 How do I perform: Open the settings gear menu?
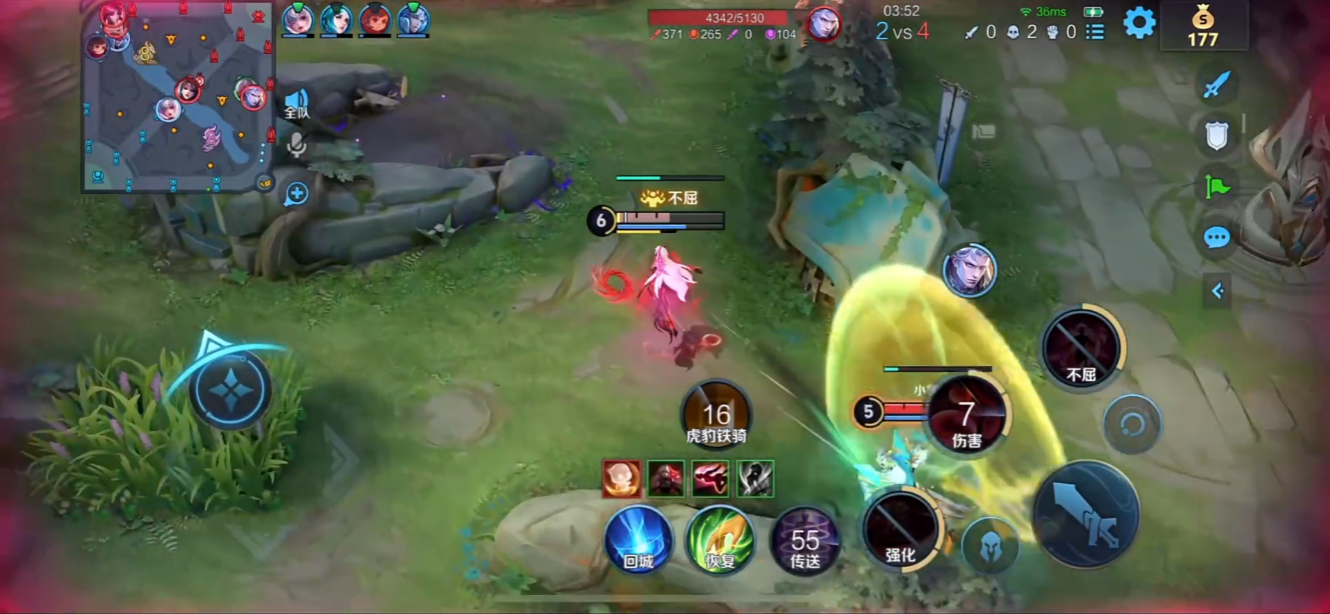(1139, 22)
